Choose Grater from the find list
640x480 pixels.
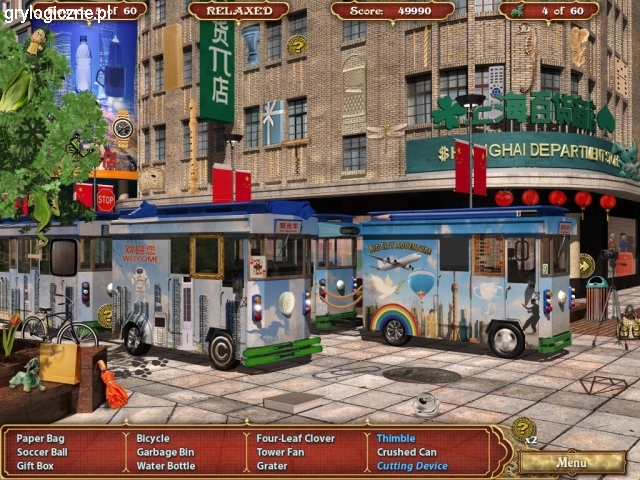pyautogui.click(x=272, y=466)
